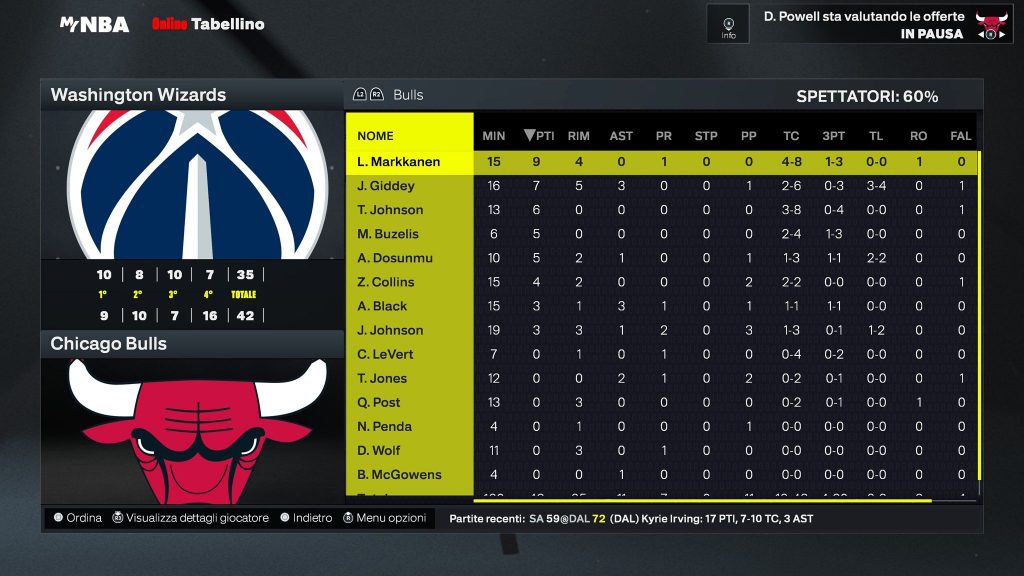Highlight A. Dosunmu's row
This screenshot has width=1024, height=576.
click(395, 258)
